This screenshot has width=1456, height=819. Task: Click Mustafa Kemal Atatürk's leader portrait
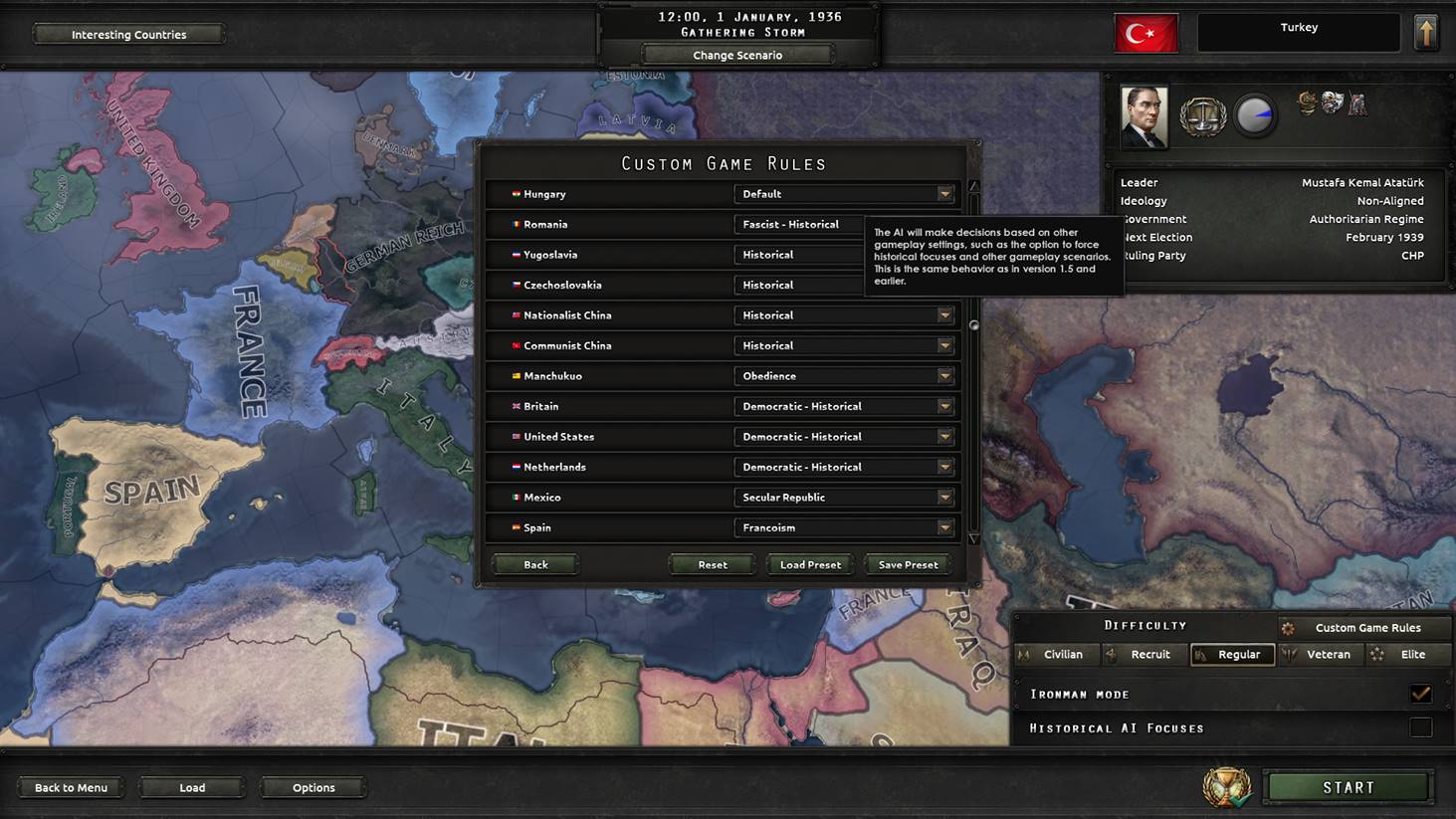[1143, 115]
